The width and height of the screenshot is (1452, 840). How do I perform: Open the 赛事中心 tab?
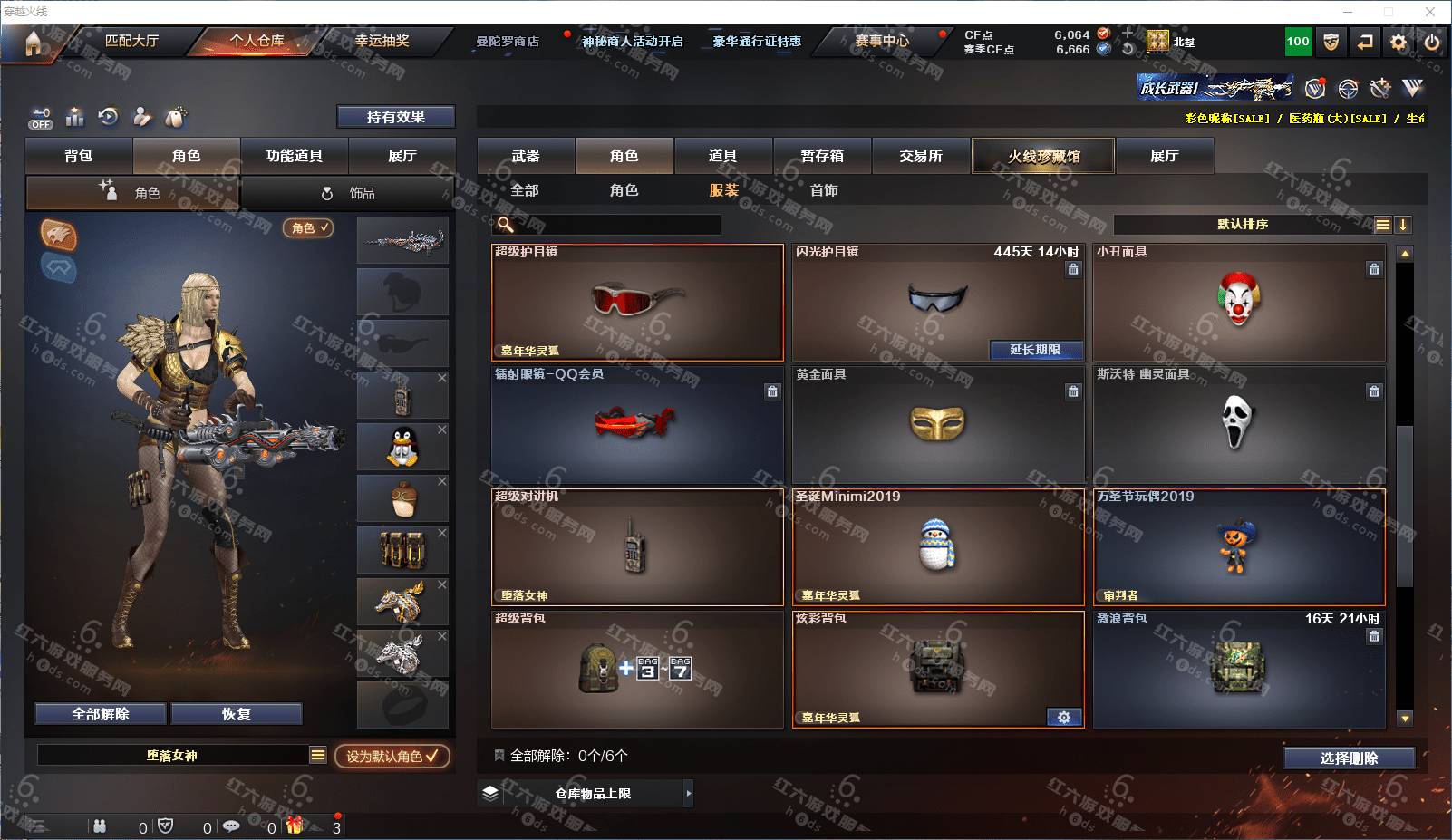(881, 41)
